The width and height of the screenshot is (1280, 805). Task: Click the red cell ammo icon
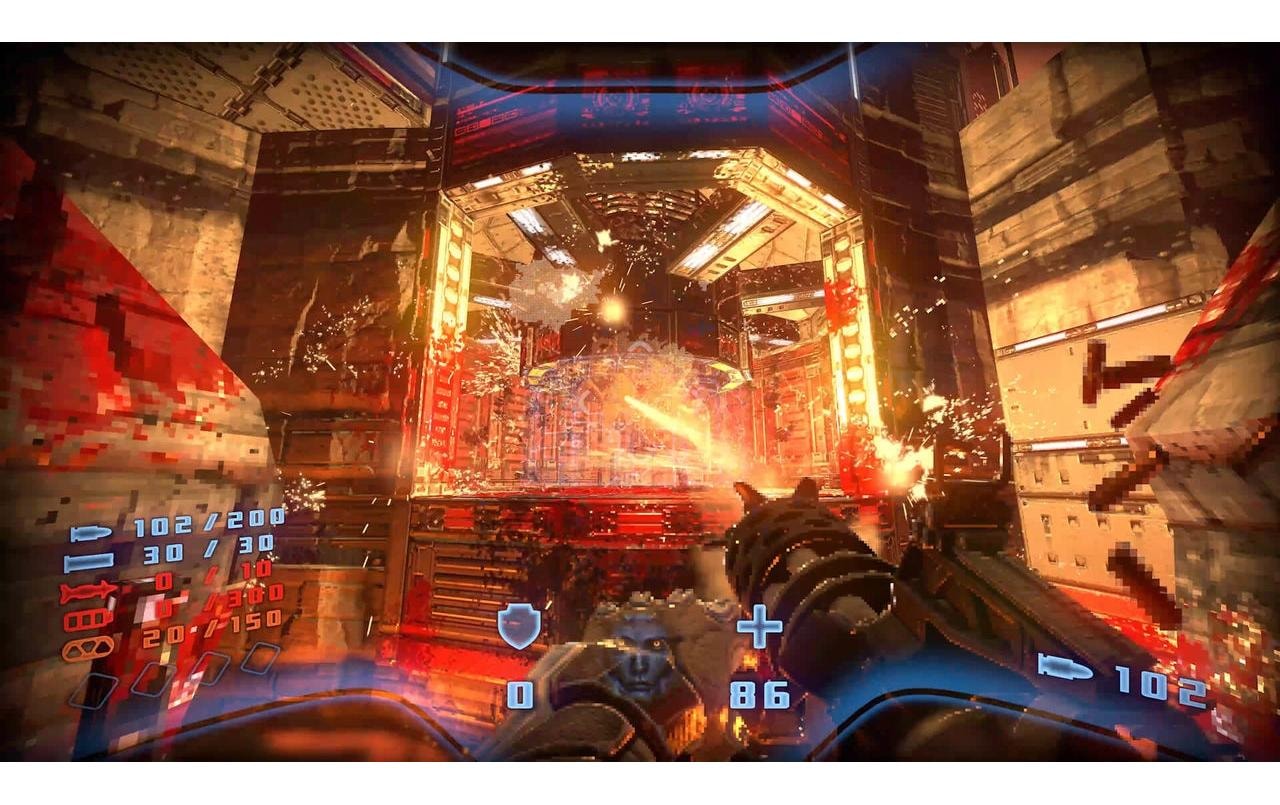tap(85, 616)
